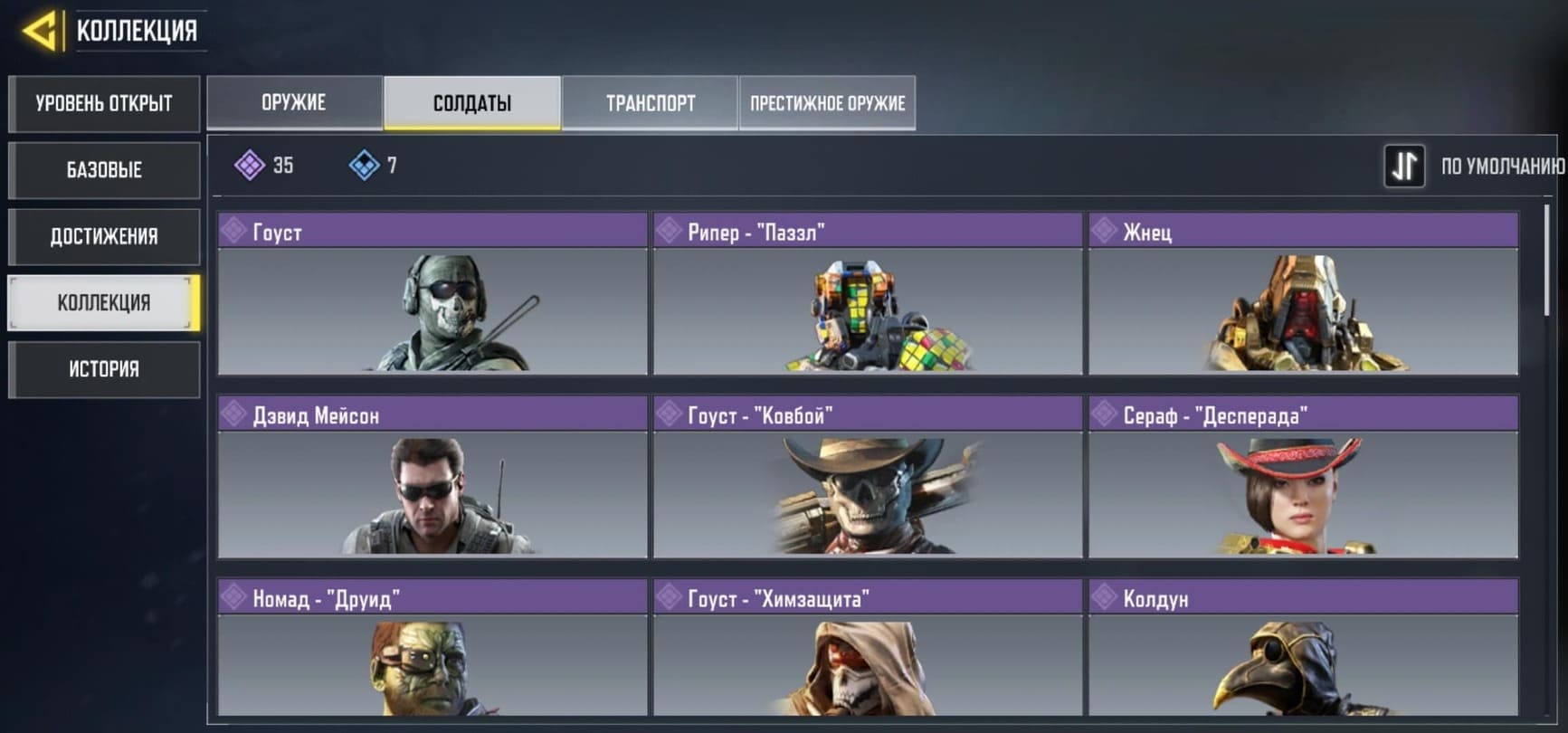Switch to the Оружие tab
The image size is (1568, 733).
click(294, 103)
